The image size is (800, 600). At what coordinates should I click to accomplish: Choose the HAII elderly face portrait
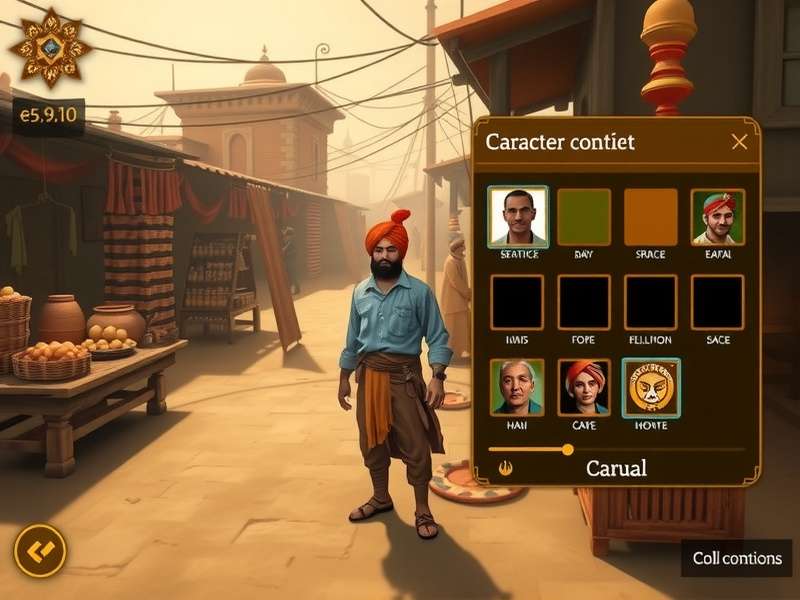[x=518, y=387]
